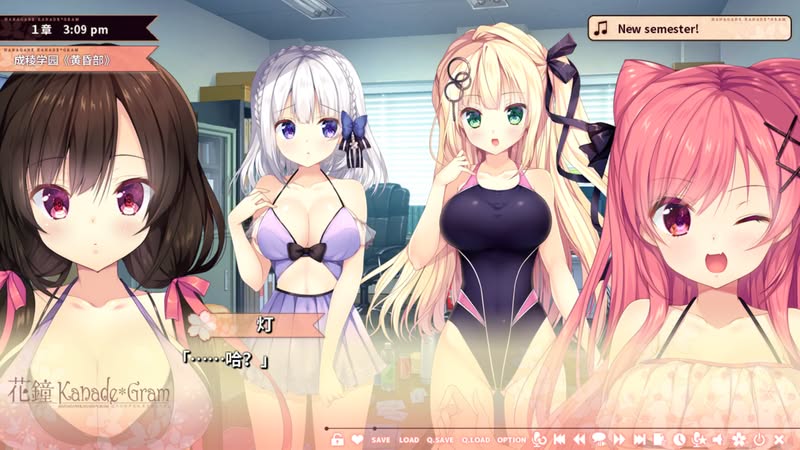800x450 pixels.
Task: Click the microphone with star icon
Action: pos(699,439)
